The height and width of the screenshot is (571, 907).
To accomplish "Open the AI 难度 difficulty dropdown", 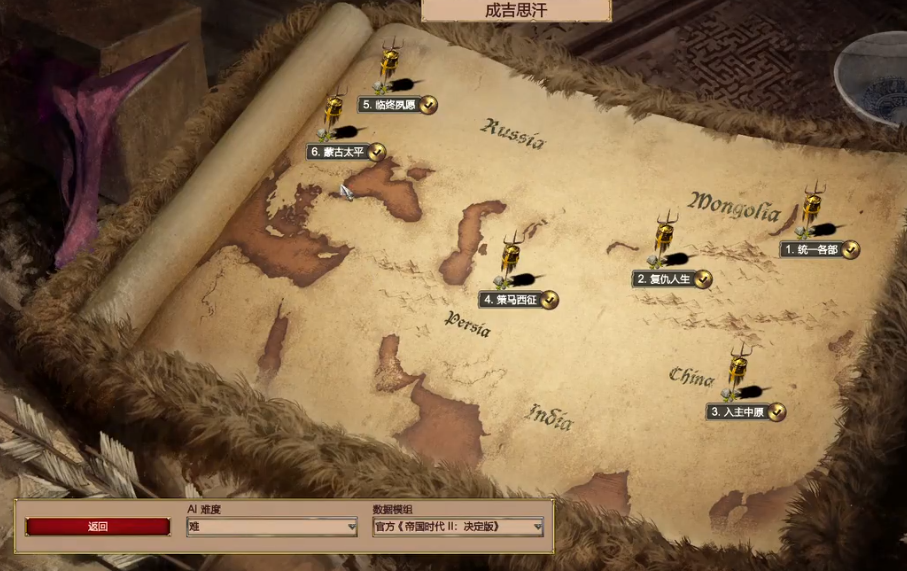I will (x=271, y=527).
